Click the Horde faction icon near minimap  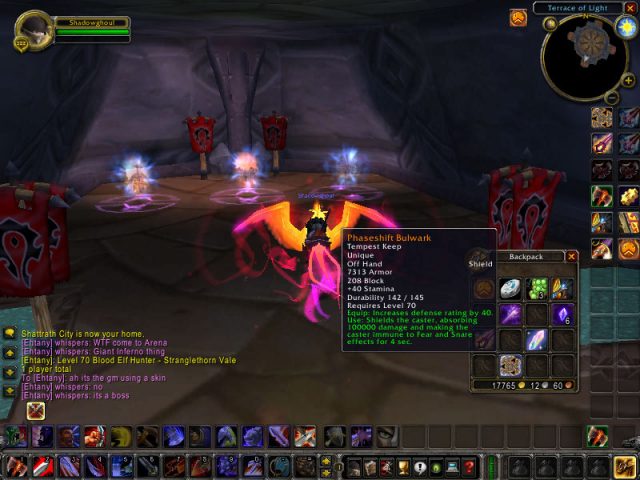pyautogui.click(x=518, y=18)
